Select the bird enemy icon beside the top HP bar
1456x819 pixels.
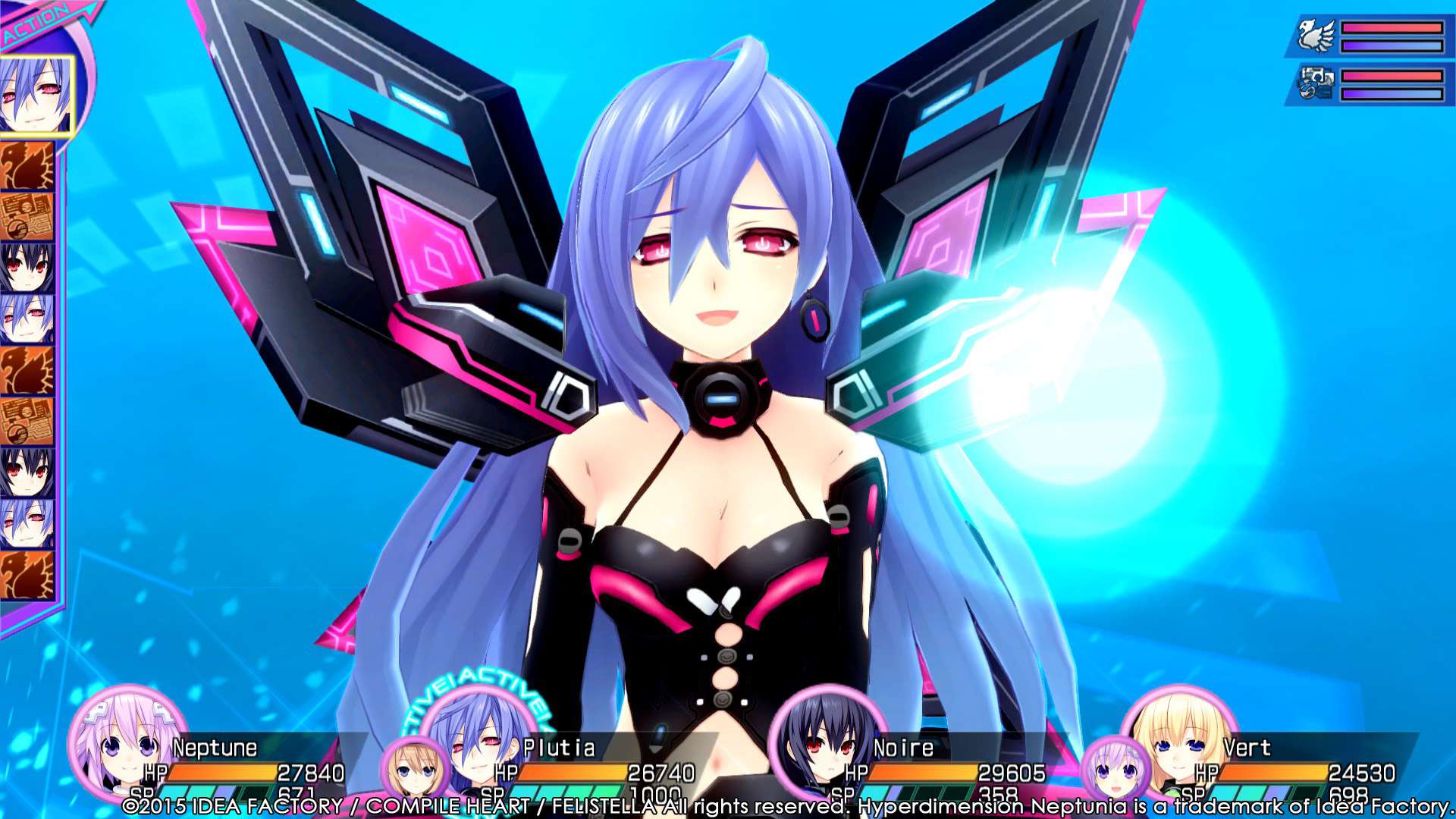(x=1316, y=36)
